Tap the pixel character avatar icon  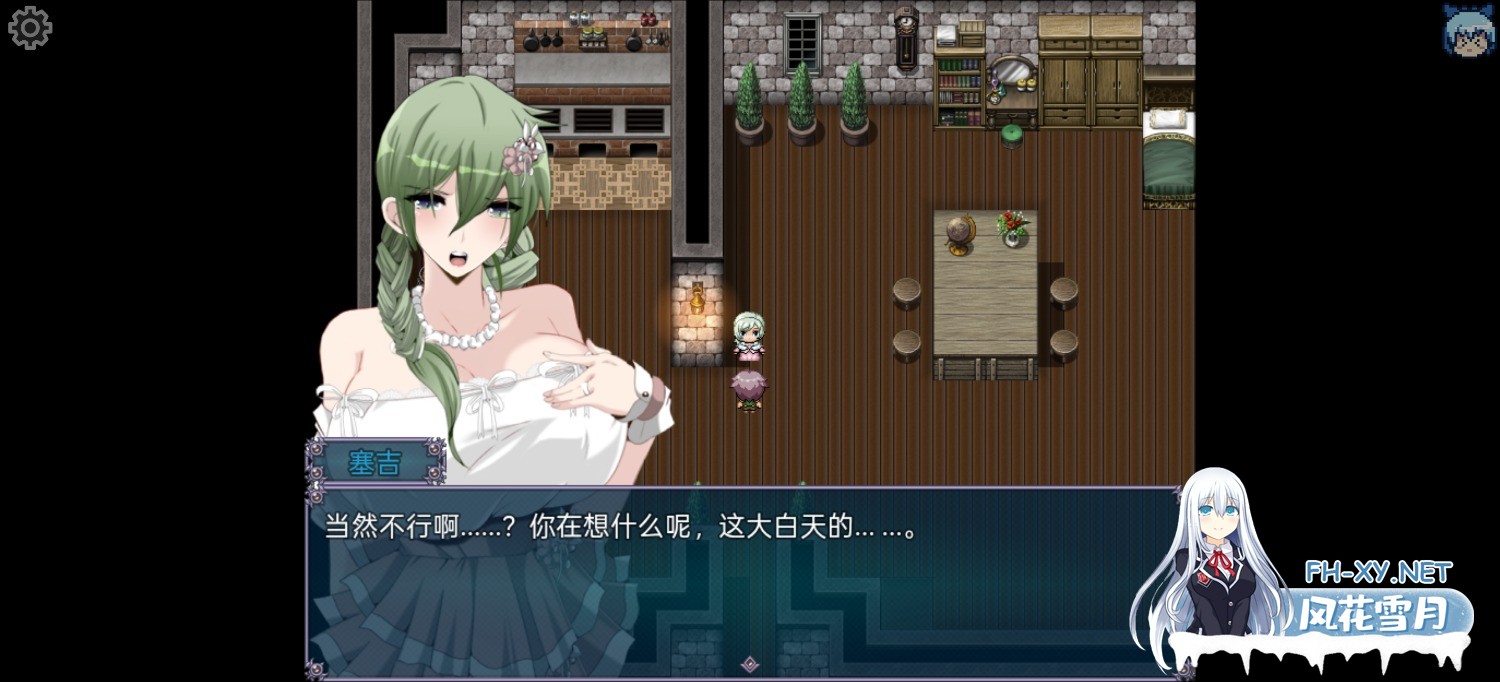pos(1466,29)
